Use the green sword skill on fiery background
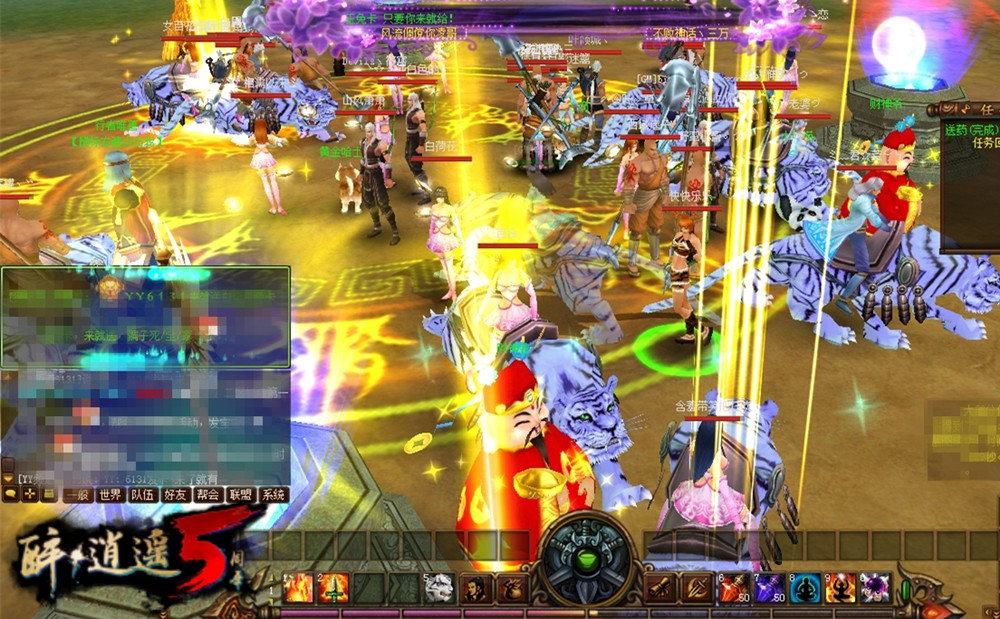Viewport: 1000px width, 619px height. [333, 588]
